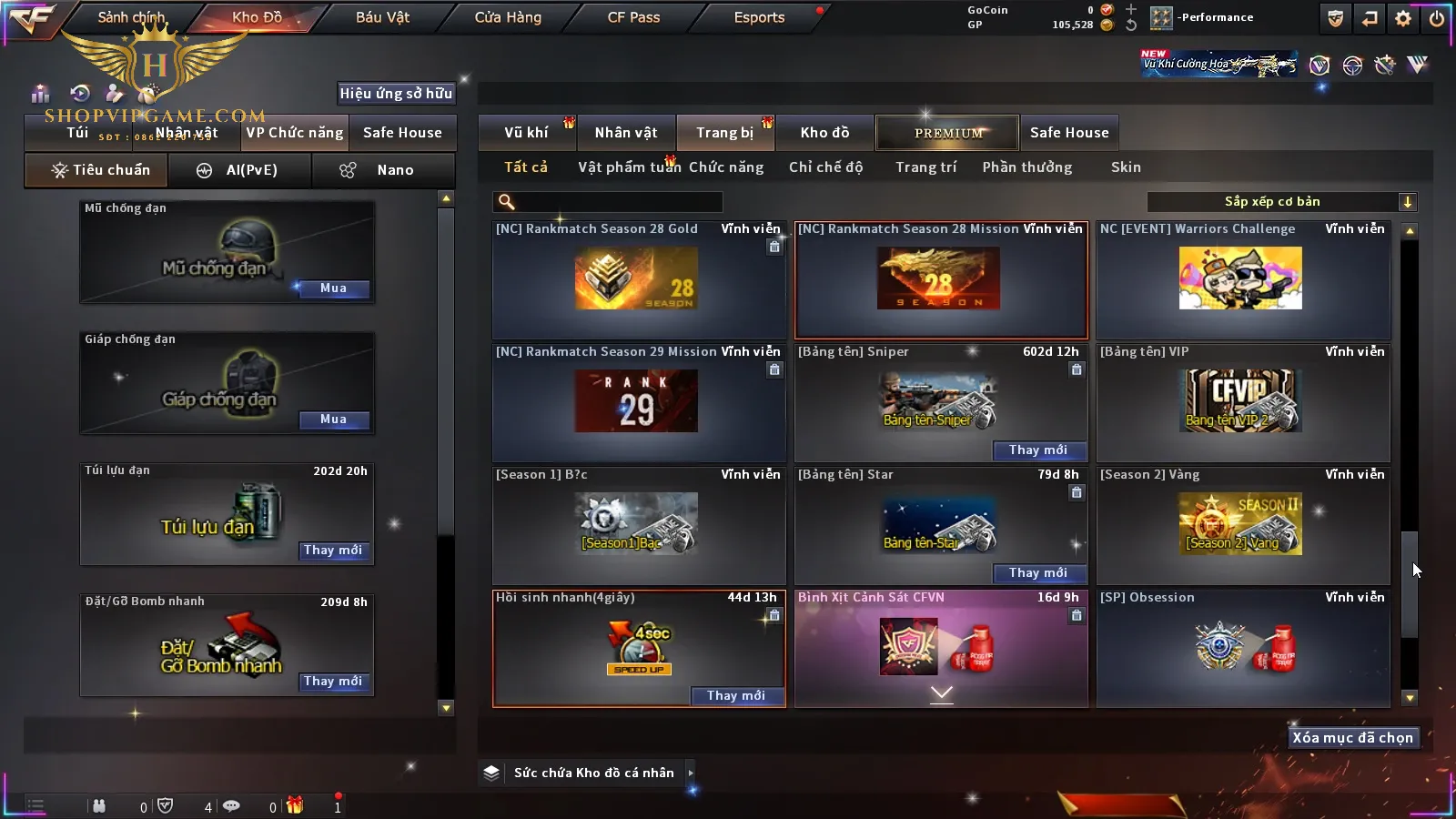Open the Sắp xếp cơ bản sort dropdown

(1281, 202)
